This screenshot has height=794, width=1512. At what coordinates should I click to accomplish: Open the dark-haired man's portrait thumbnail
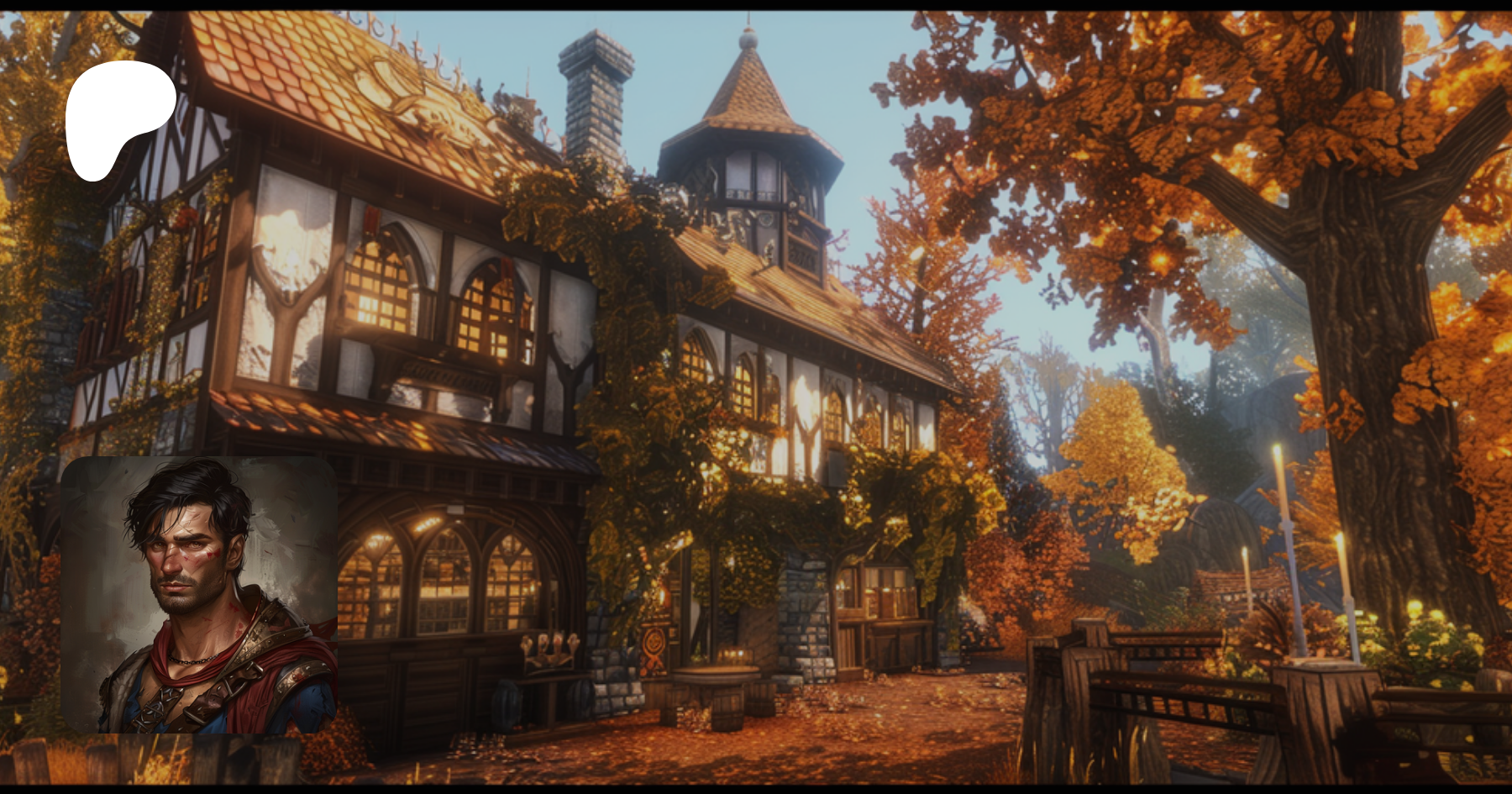click(x=199, y=595)
